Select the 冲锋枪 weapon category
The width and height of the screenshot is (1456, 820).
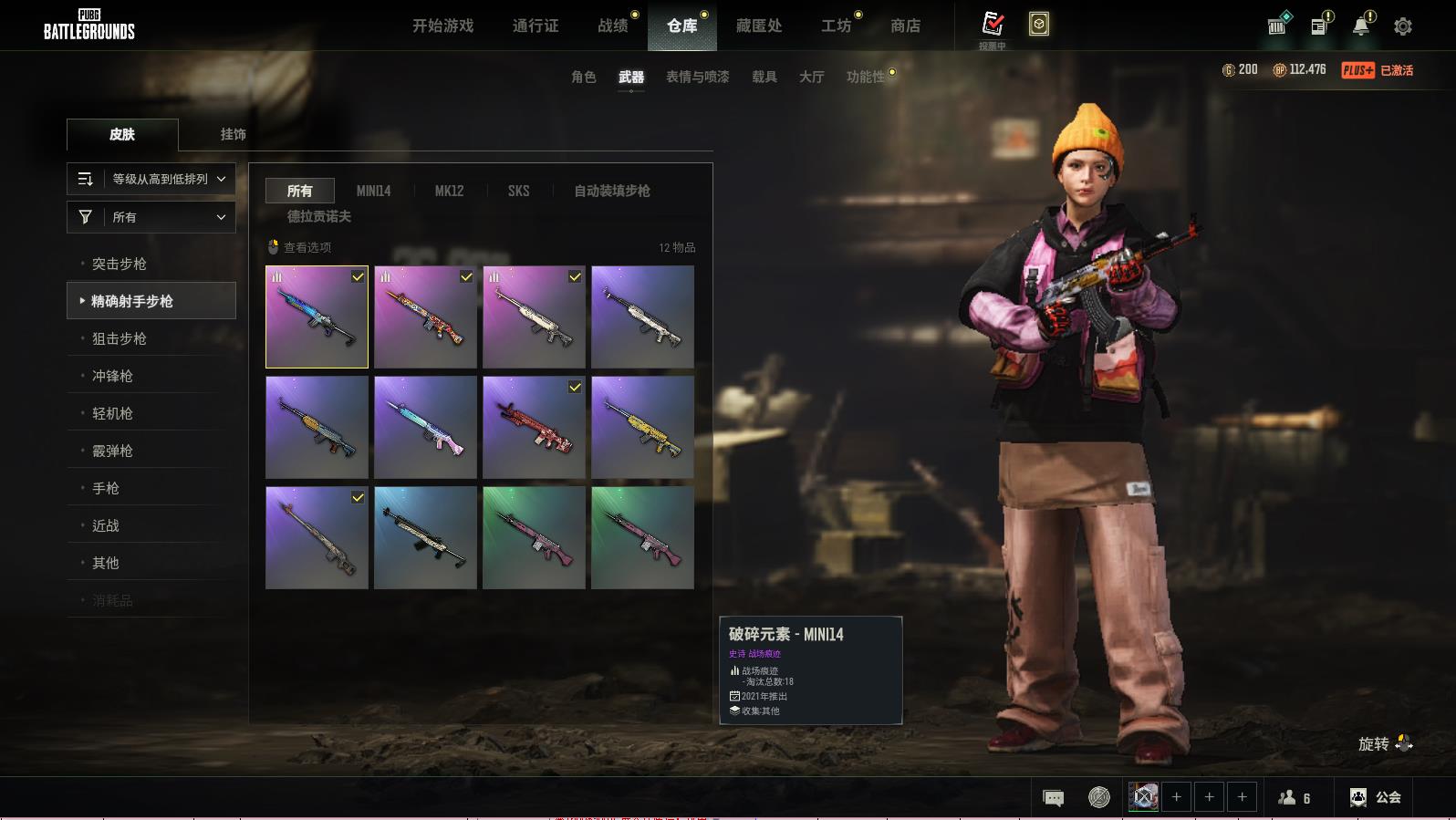(x=112, y=376)
